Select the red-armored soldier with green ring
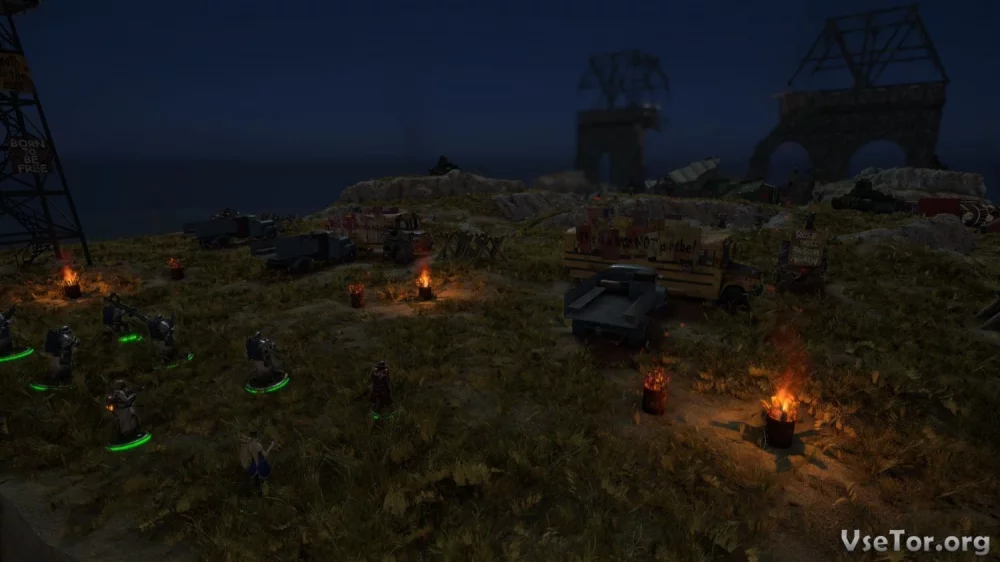 pyautogui.click(x=381, y=390)
